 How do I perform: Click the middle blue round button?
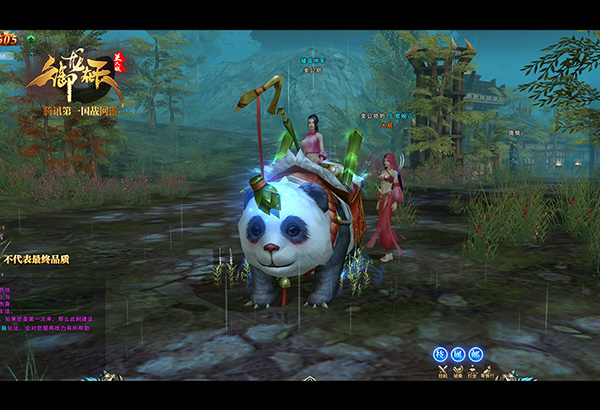click(458, 354)
